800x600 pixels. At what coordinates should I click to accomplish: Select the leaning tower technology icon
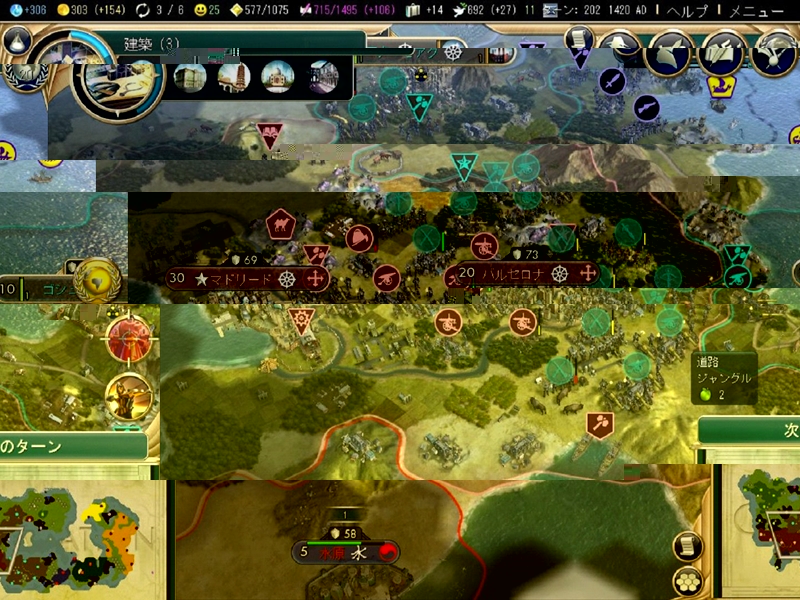pos(234,77)
